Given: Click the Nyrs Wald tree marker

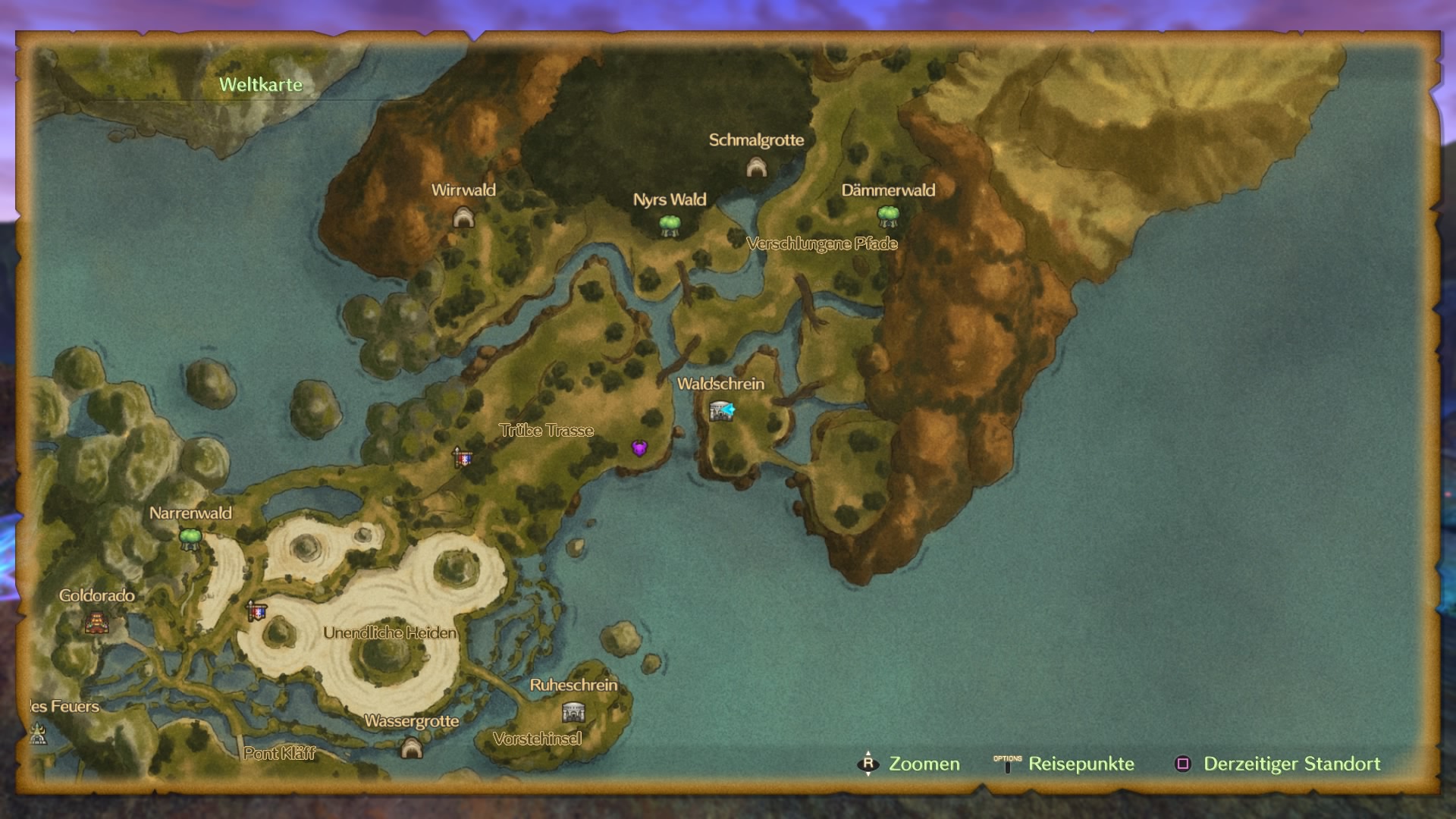Looking at the screenshot, I should [669, 225].
